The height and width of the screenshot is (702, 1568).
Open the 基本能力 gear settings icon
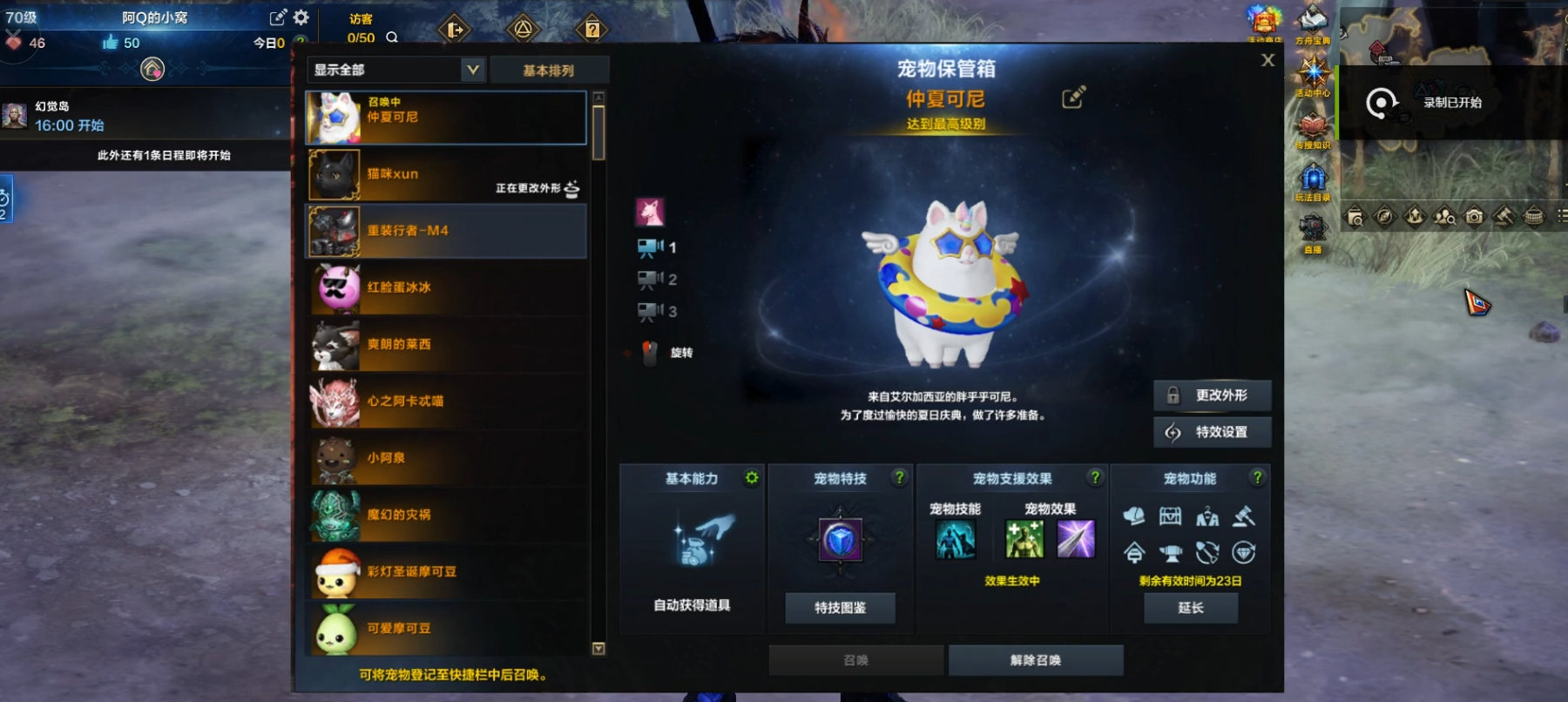[750, 477]
